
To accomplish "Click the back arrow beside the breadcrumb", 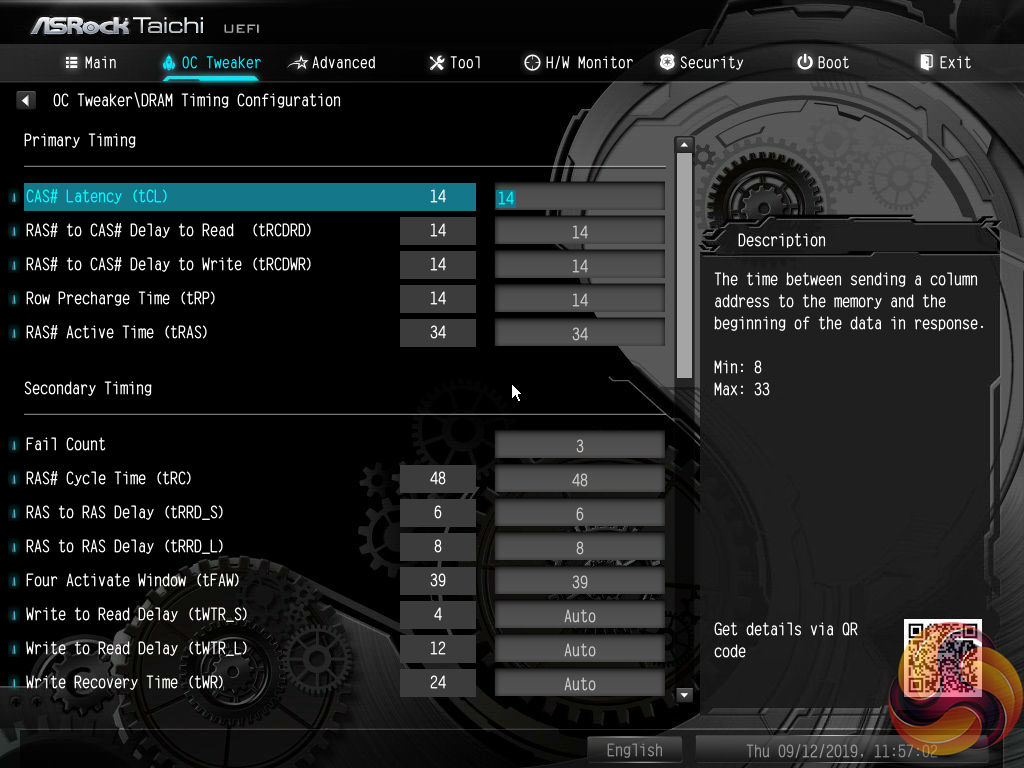I will (26, 100).
